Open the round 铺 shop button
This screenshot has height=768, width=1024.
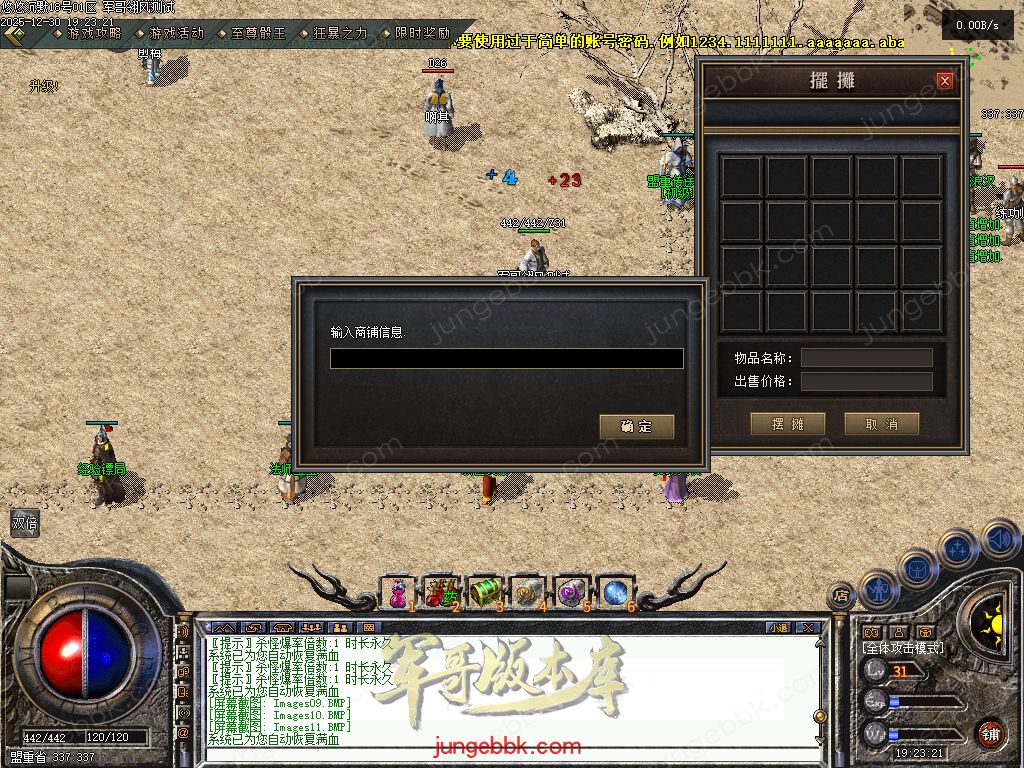pos(990,734)
